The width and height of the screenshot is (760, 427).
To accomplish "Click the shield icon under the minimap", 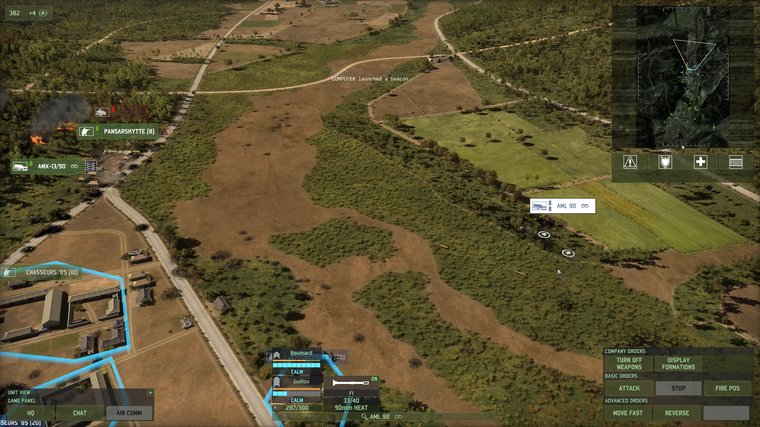I will [665, 162].
